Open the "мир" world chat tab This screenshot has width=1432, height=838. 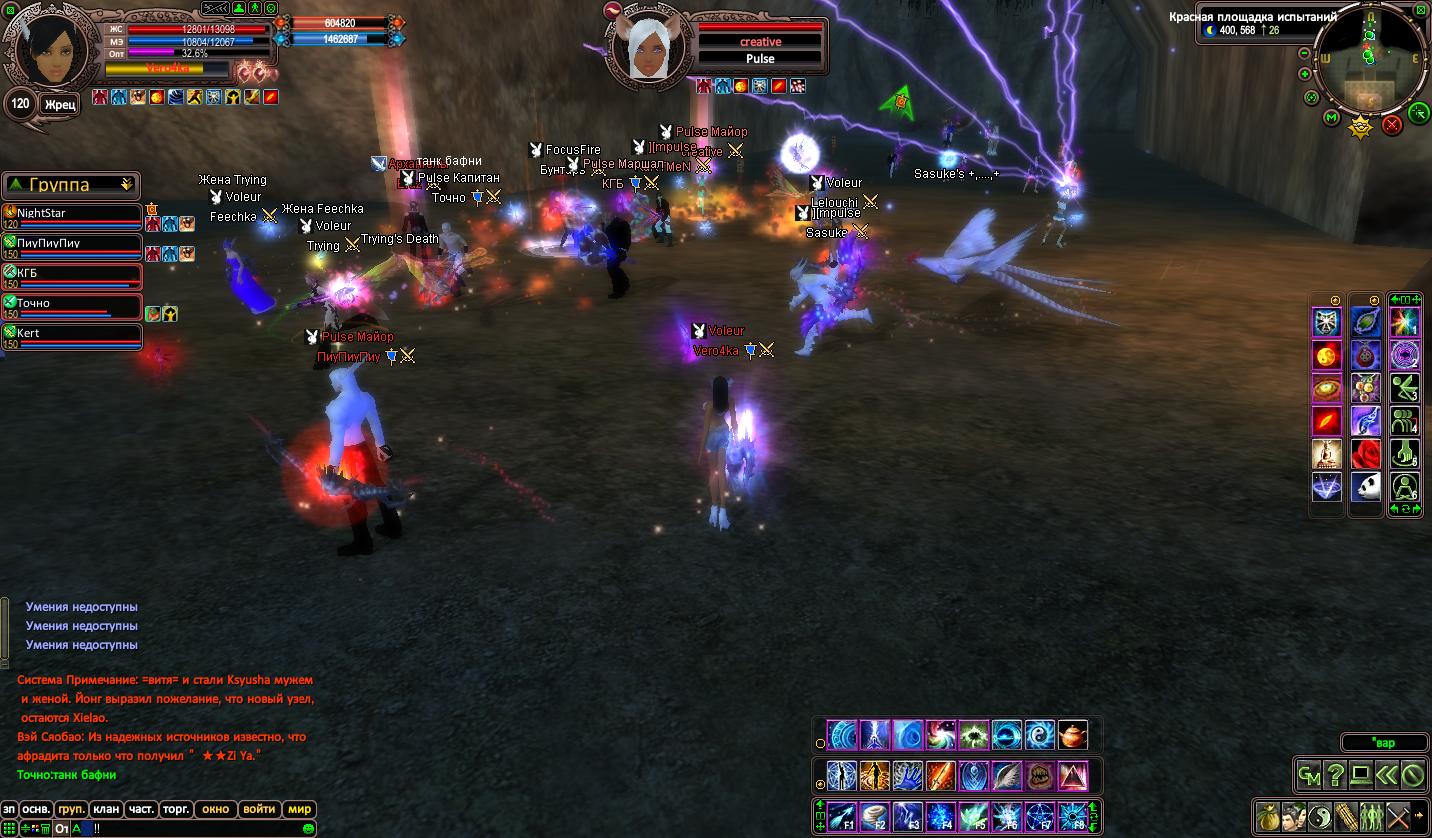299,809
